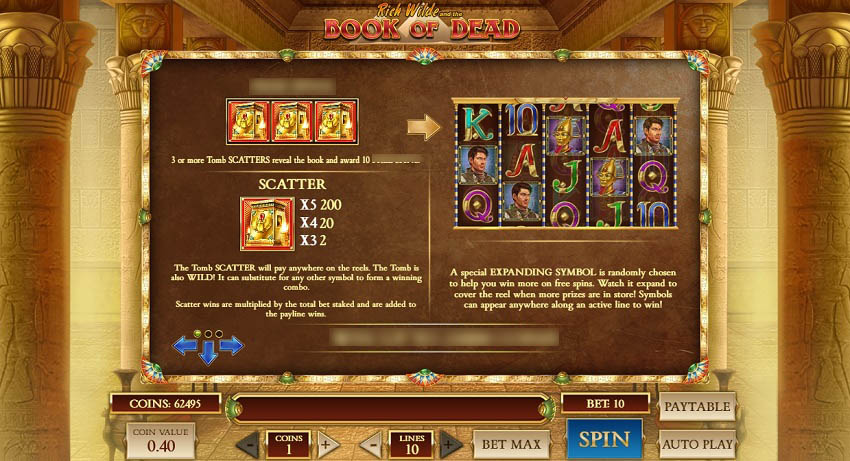Advance to the next paytable page

(232, 346)
